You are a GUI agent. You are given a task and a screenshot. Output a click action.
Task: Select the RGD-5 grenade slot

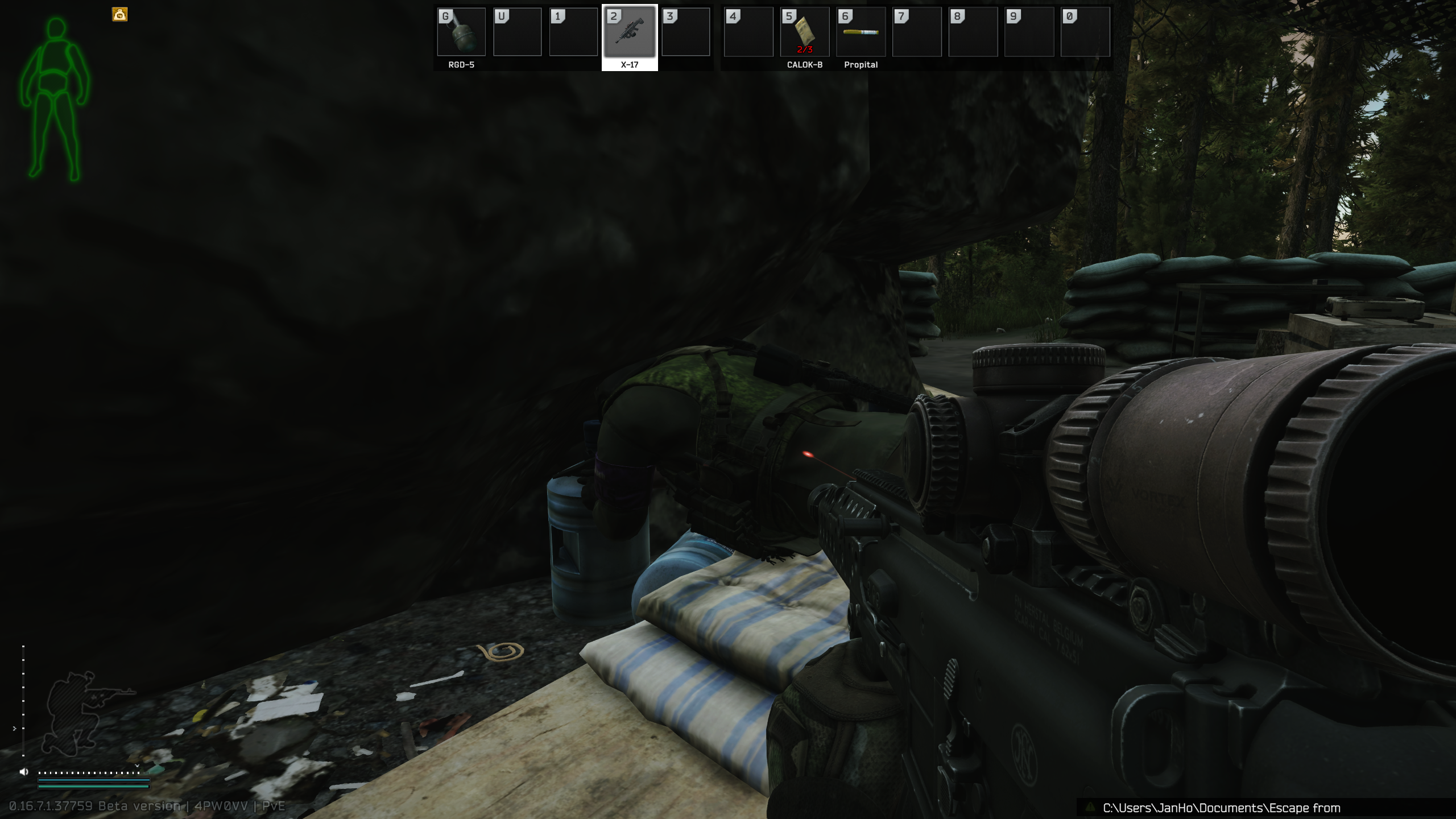coord(461,32)
